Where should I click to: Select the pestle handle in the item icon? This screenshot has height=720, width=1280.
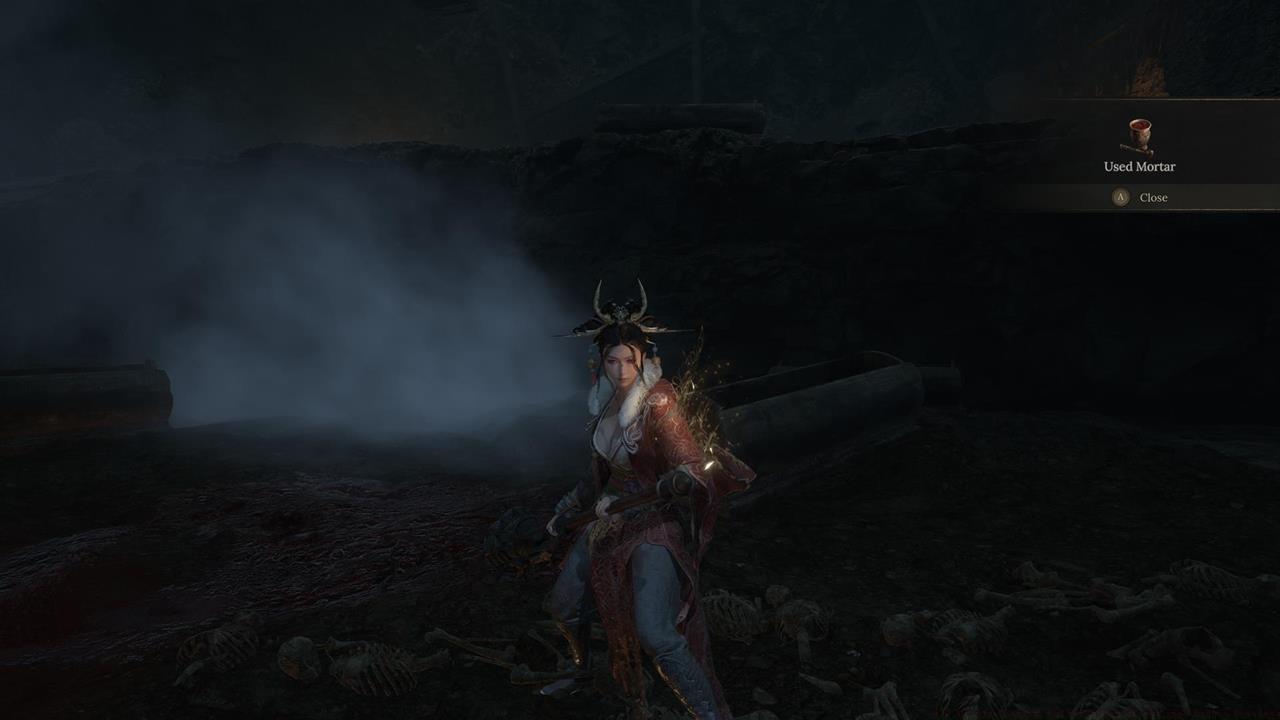pyautogui.click(x=1127, y=149)
